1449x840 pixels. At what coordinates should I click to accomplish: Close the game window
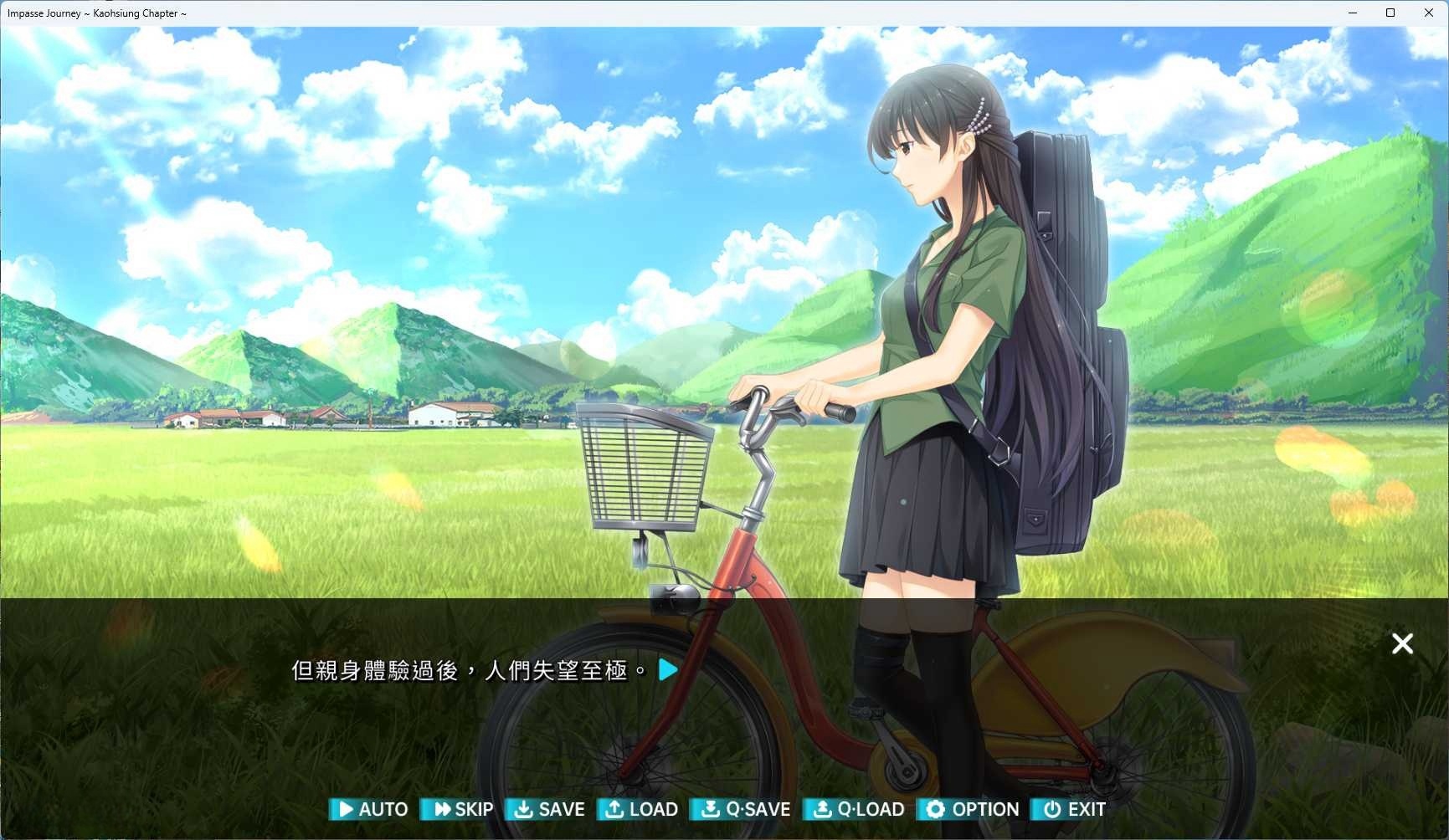pos(1428,13)
